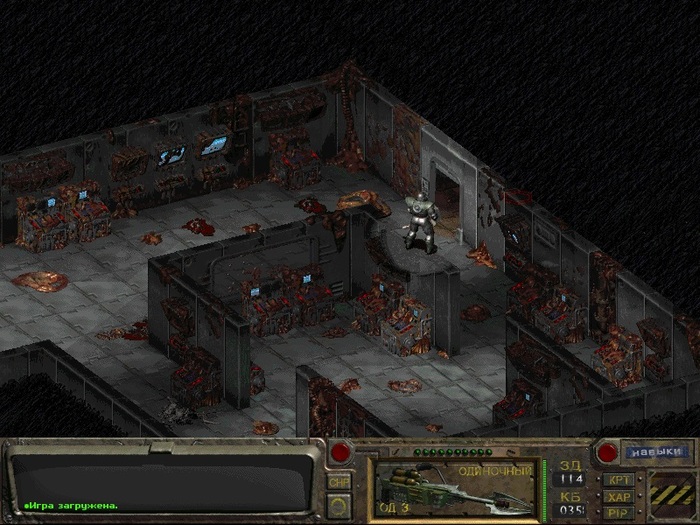
Task: Open the map with КРТ button
Action: pos(617,479)
